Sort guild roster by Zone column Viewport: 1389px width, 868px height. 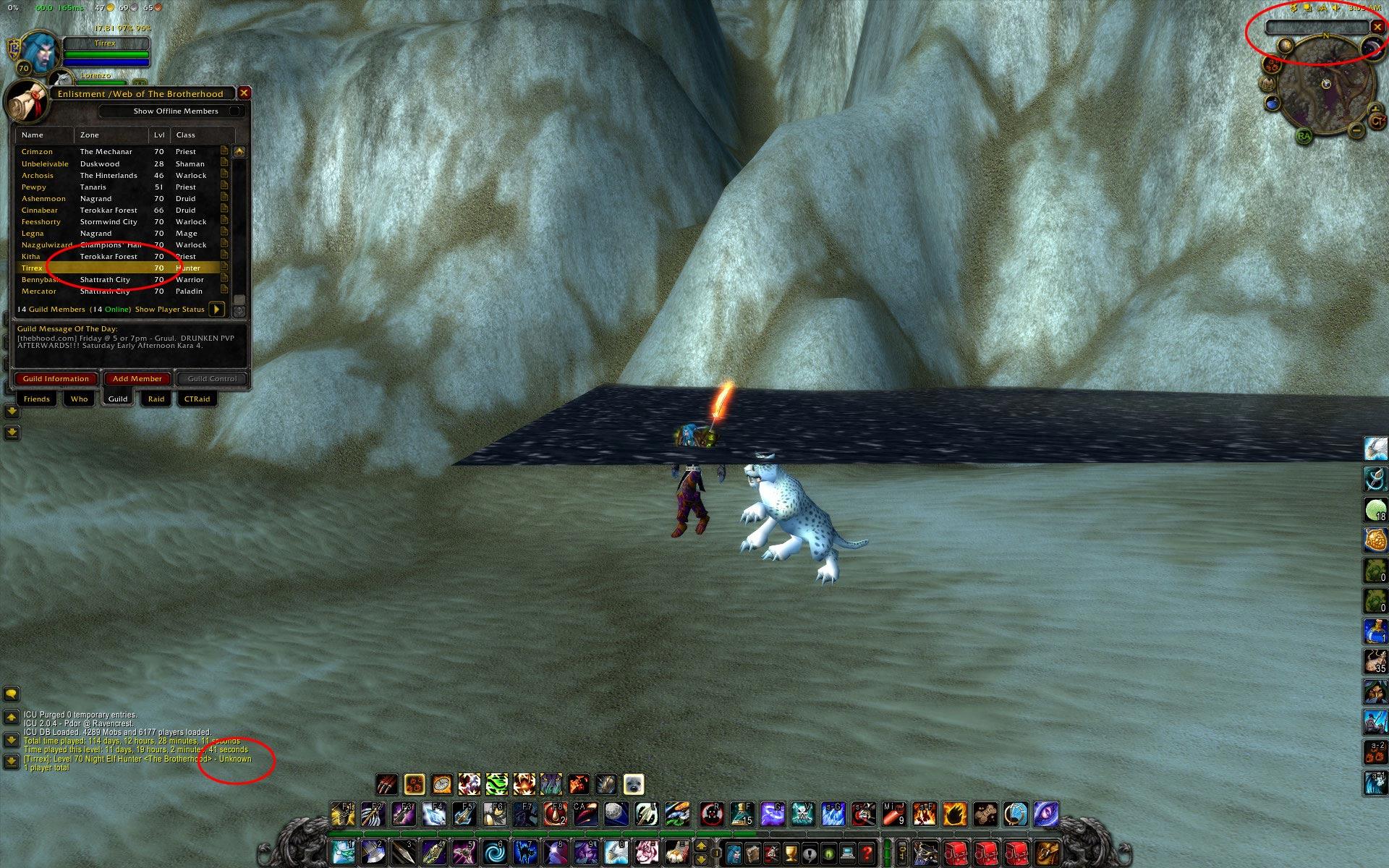111,135
